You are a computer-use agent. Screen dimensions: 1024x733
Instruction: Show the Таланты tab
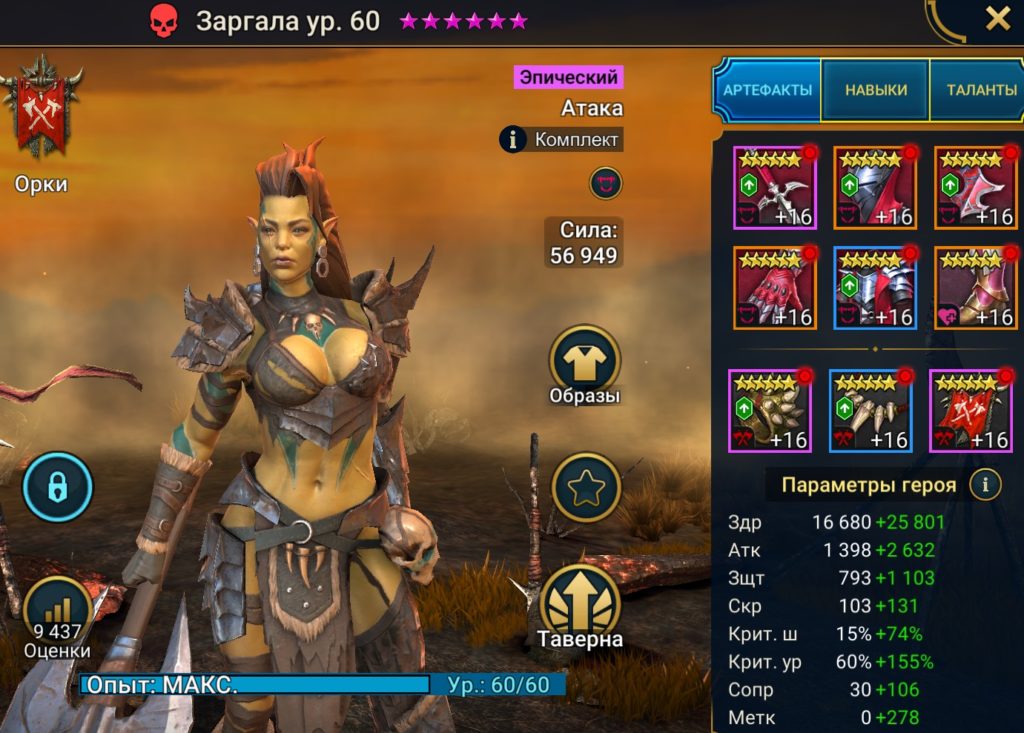click(x=979, y=90)
